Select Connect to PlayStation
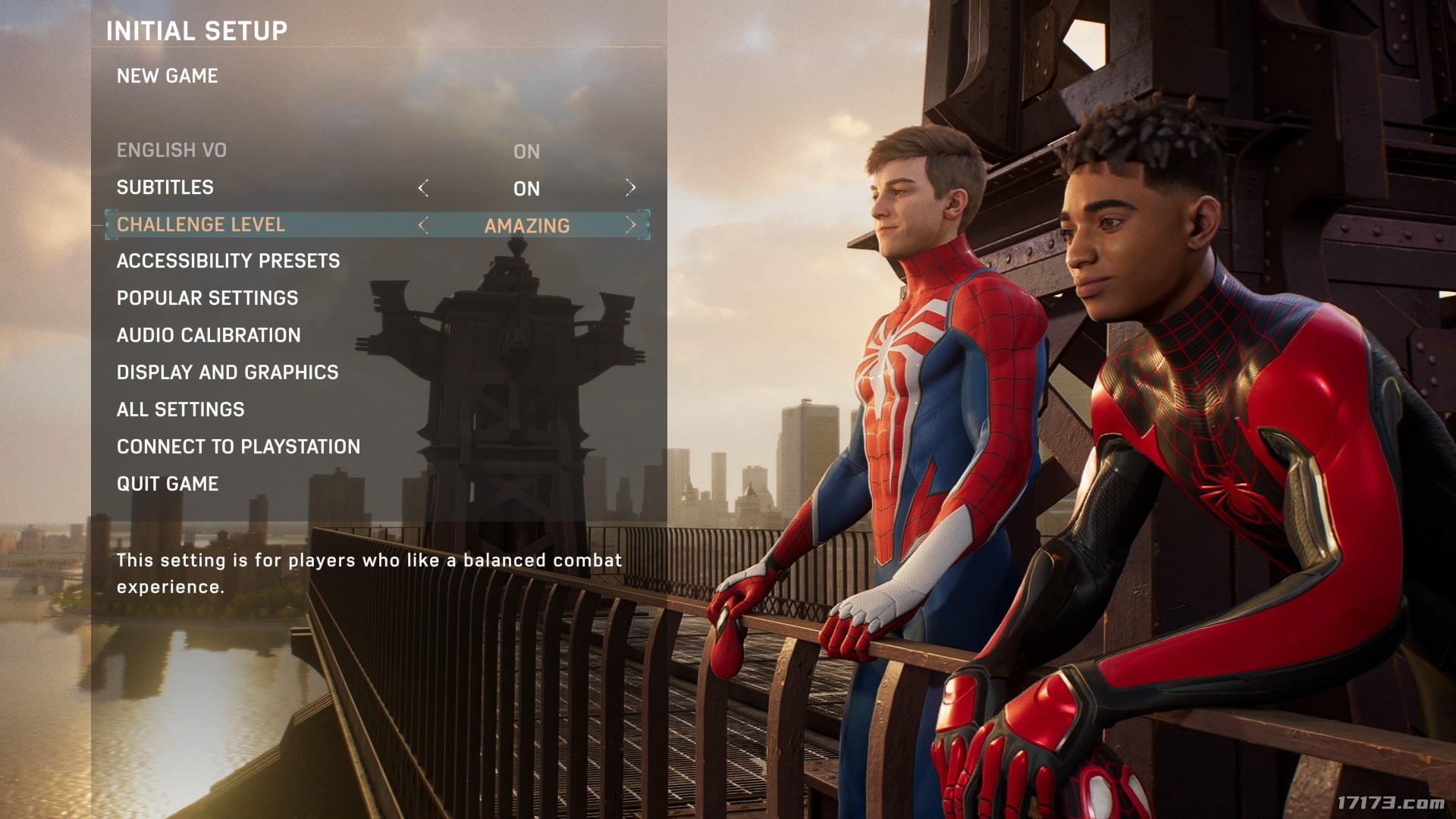The height and width of the screenshot is (819, 1456). tap(238, 447)
